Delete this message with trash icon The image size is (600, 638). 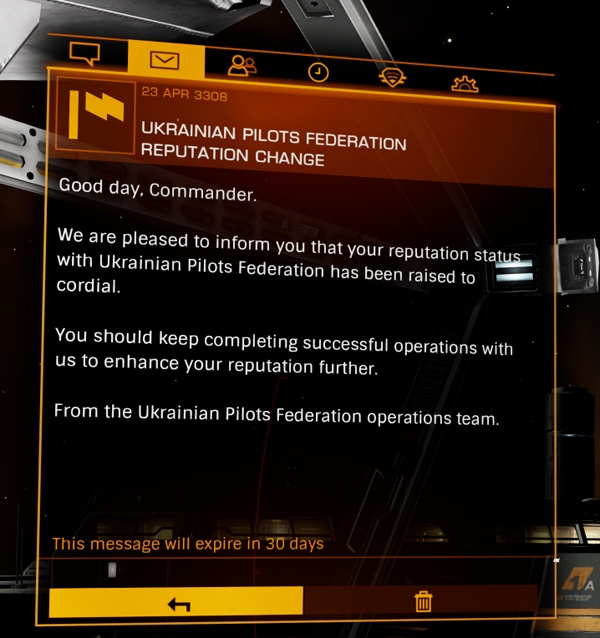click(423, 601)
